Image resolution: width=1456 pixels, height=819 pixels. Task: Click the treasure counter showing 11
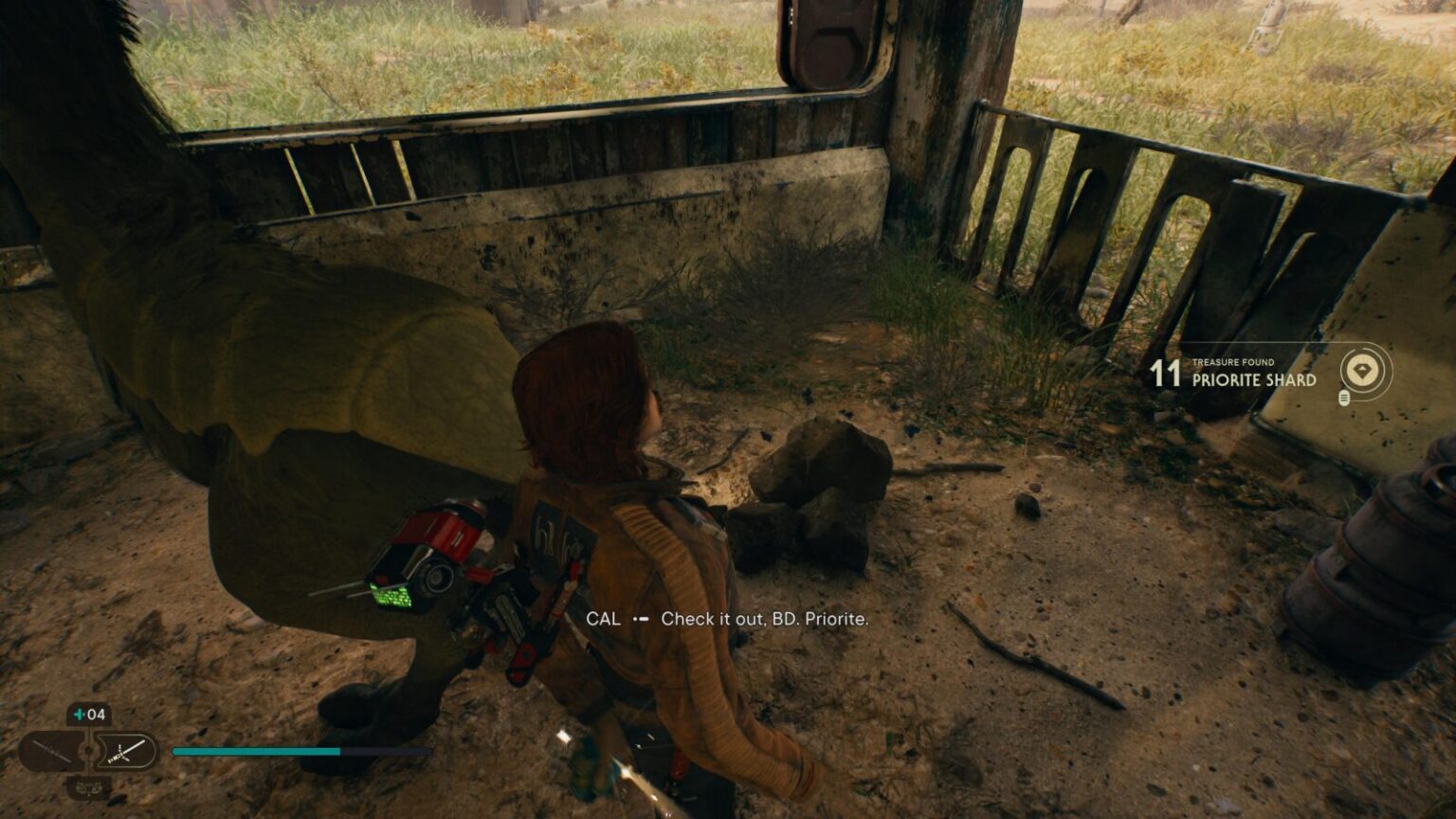1164,374
